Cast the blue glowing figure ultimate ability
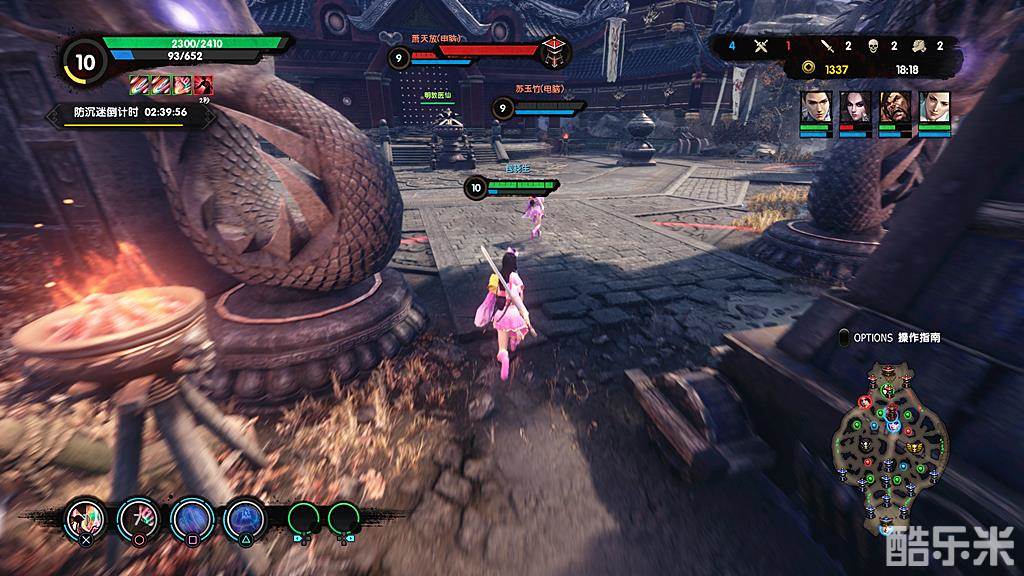The height and width of the screenshot is (576, 1024). [243, 518]
